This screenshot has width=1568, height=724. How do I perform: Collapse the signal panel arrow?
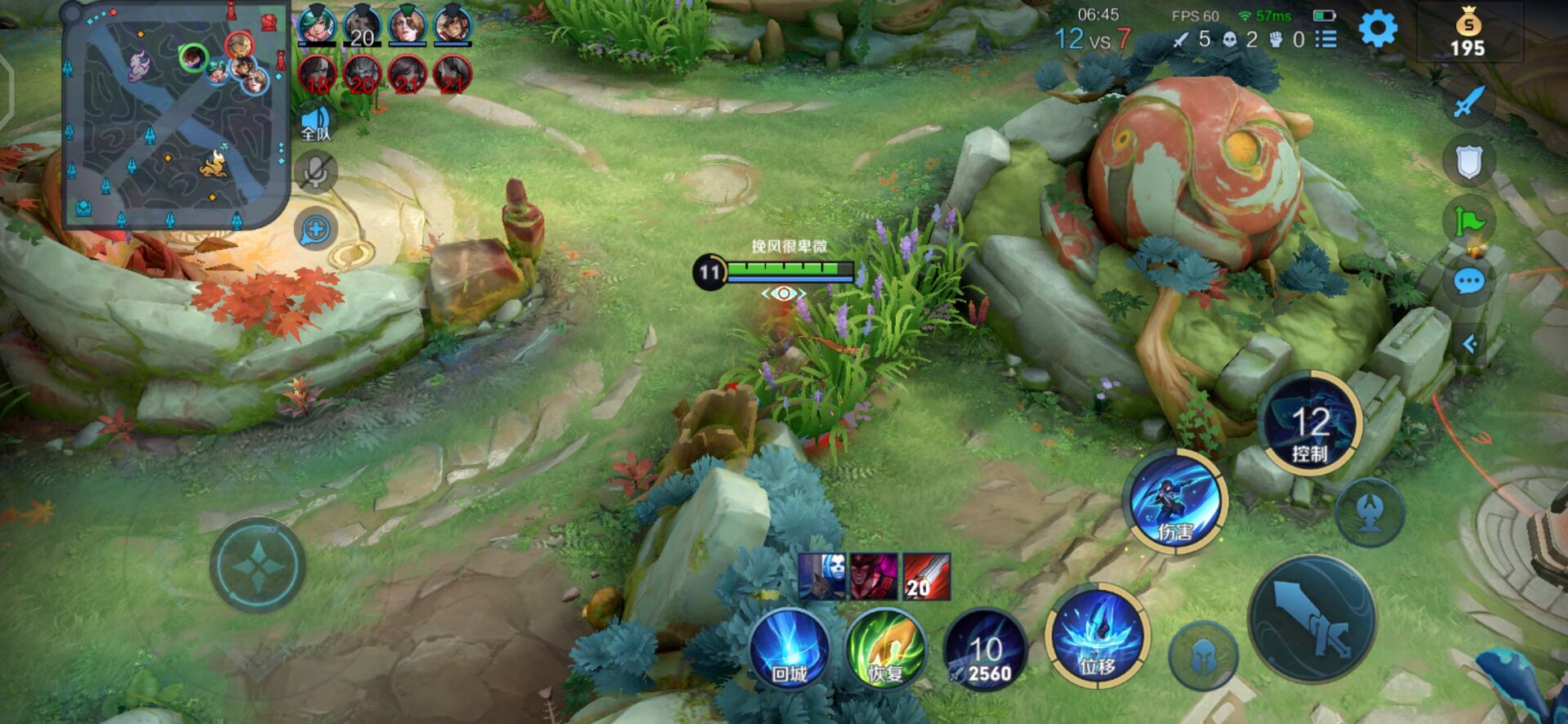tap(1469, 344)
